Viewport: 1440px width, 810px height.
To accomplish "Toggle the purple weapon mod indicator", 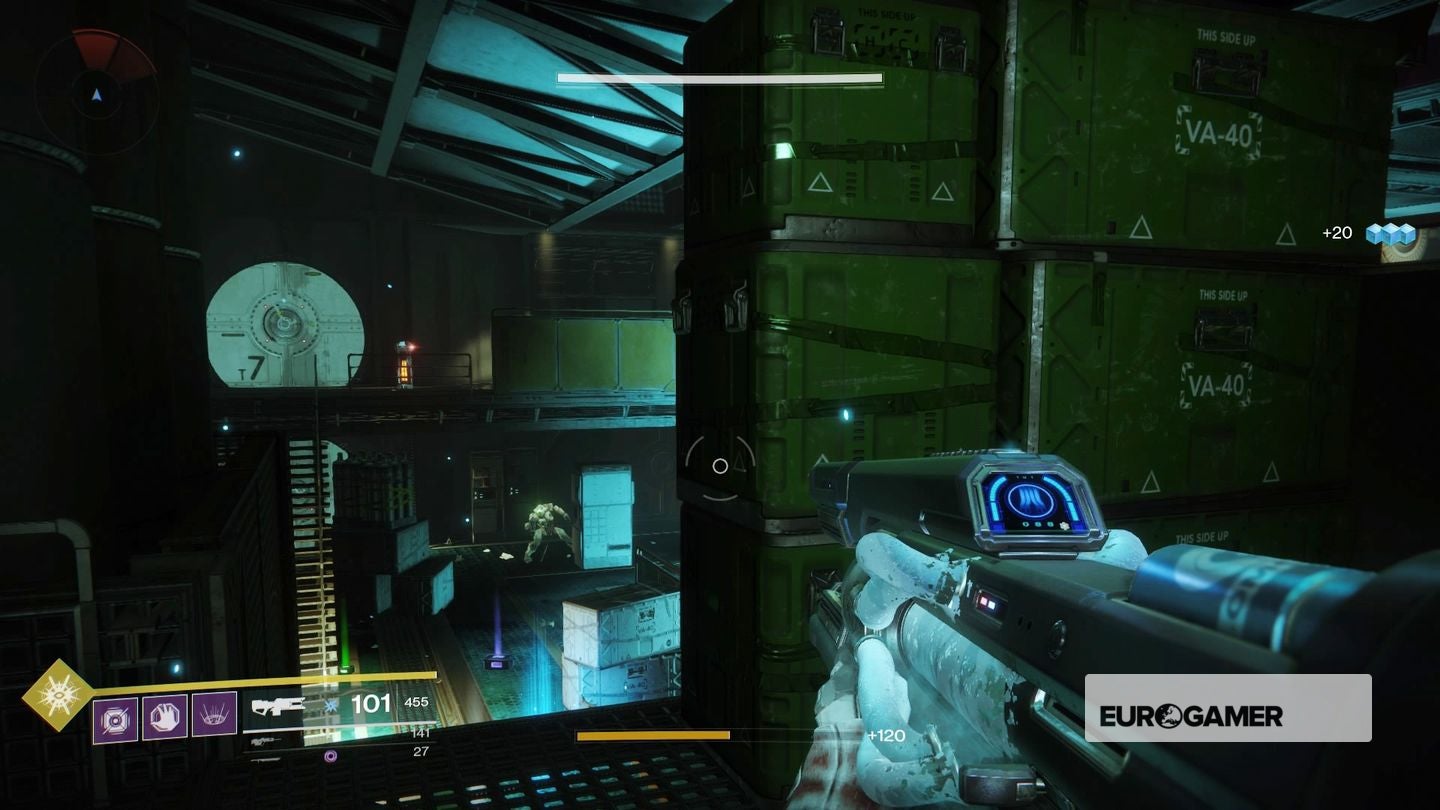I will click(x=330, y=756).
